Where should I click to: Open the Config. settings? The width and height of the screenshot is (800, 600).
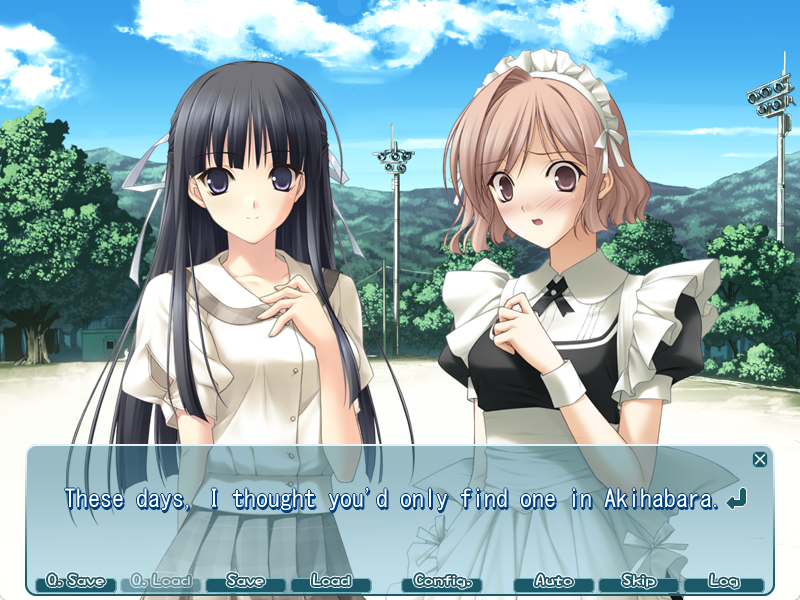click(x=442, y=581)
